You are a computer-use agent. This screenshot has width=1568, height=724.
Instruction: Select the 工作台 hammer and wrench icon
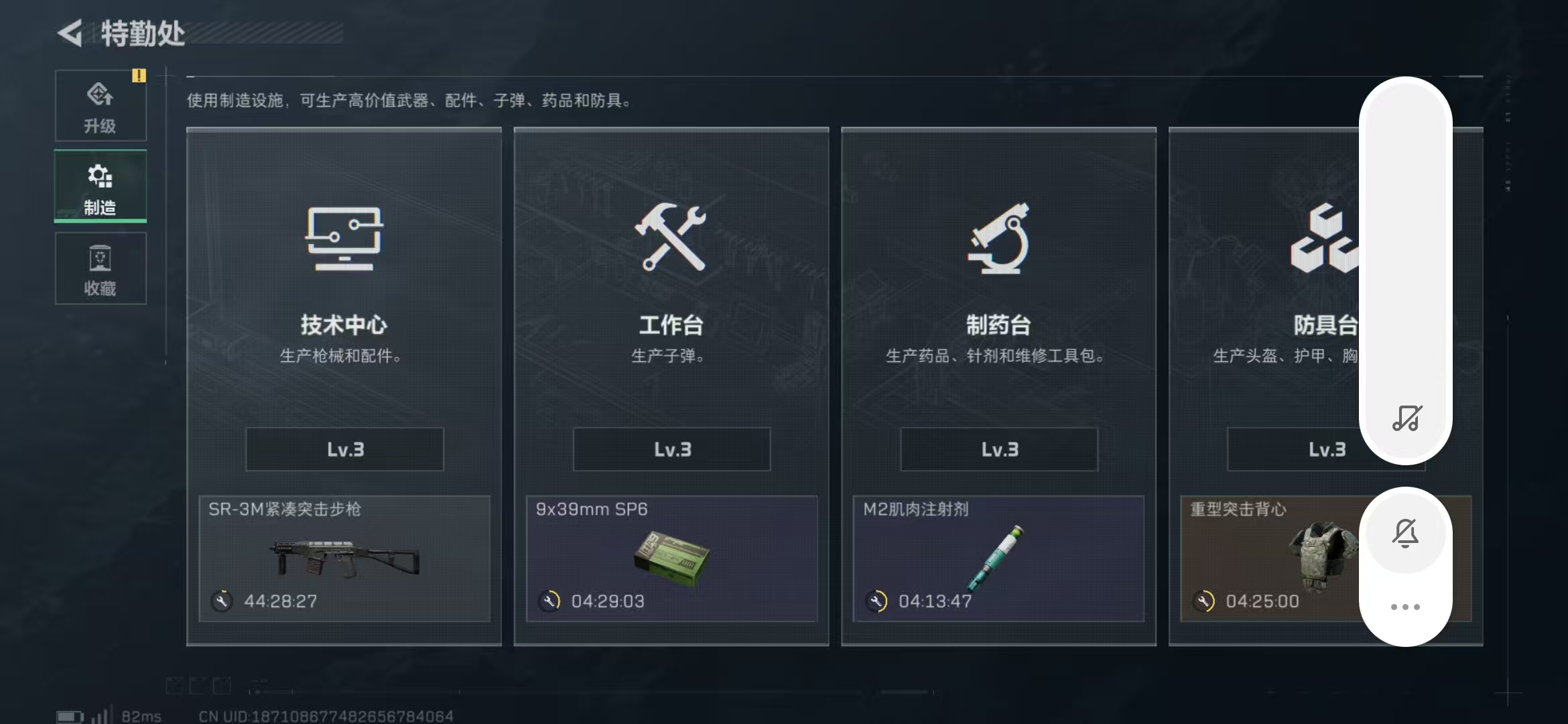(671, 239)
